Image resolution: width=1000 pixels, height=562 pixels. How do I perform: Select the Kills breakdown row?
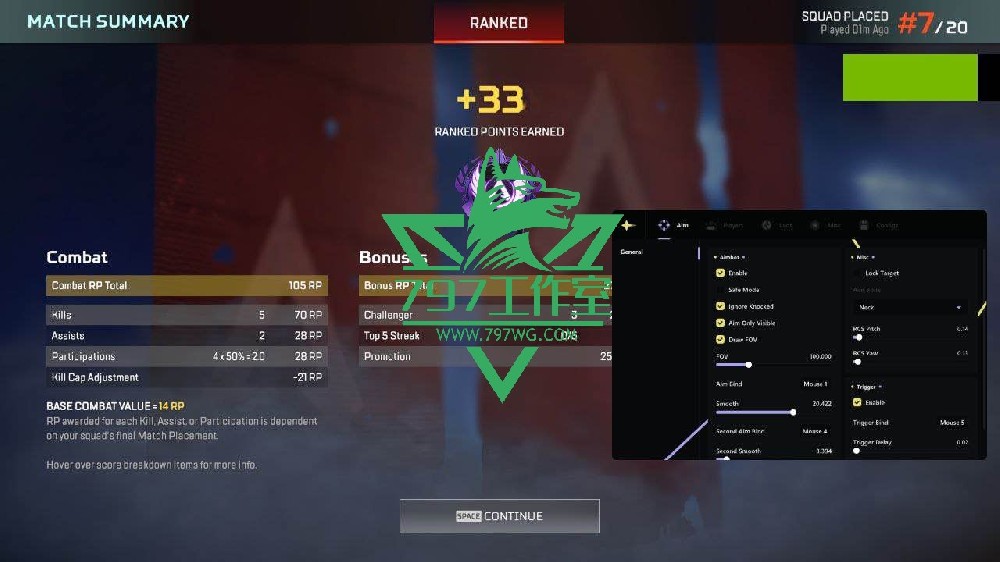point(186,315)
